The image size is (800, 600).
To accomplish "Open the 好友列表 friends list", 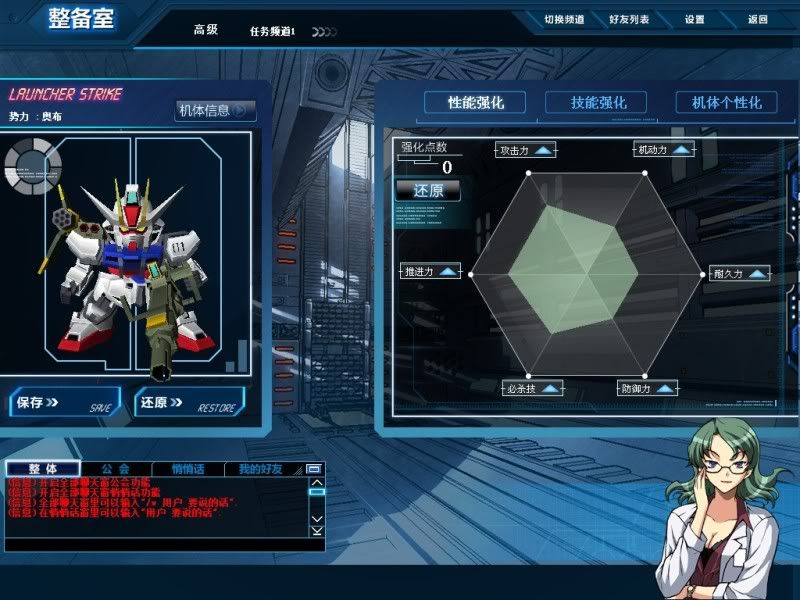I will pyautogui.click(x=628, y=19).
